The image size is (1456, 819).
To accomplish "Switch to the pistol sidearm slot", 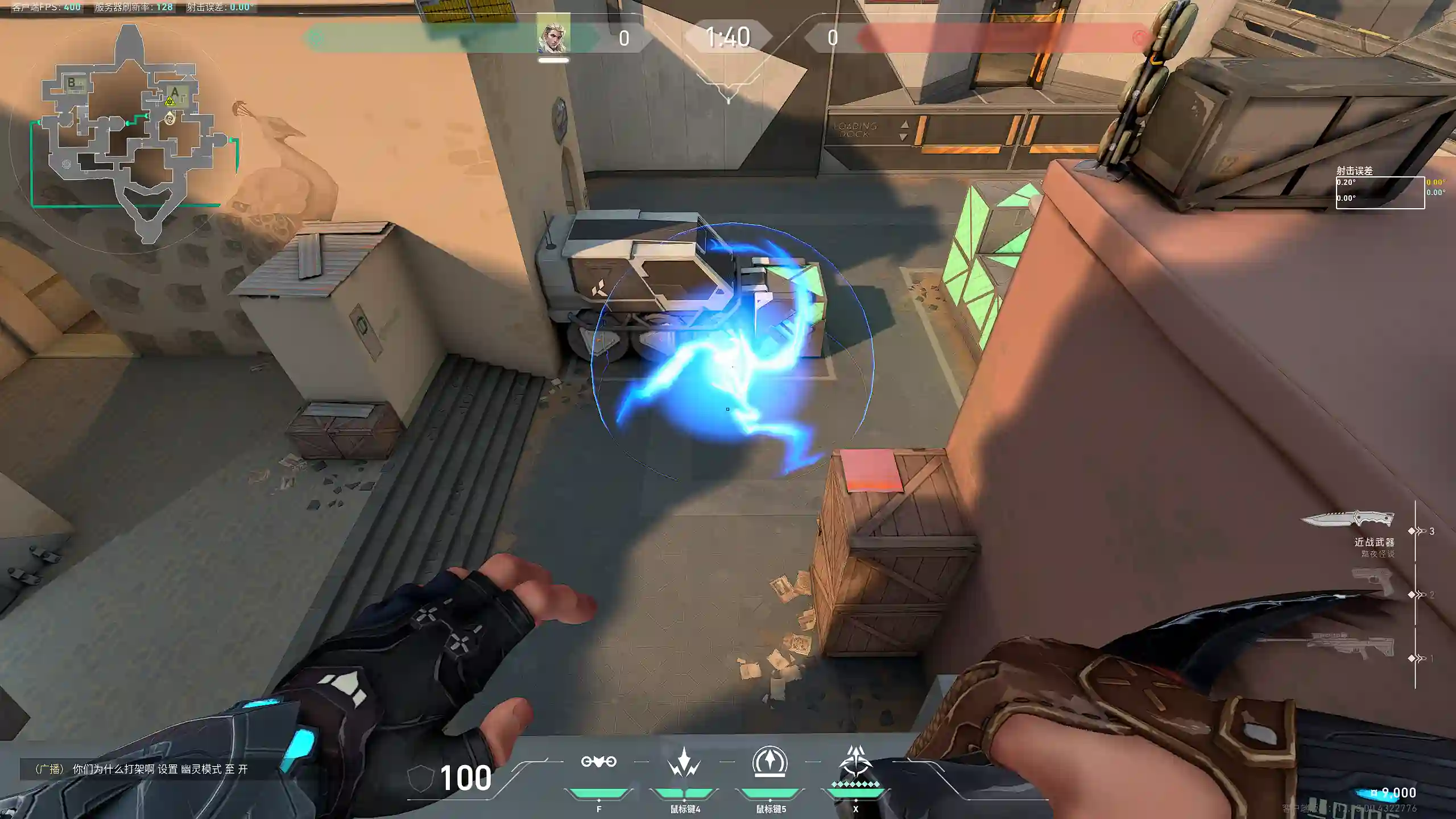I will [x=1372, y=584].
